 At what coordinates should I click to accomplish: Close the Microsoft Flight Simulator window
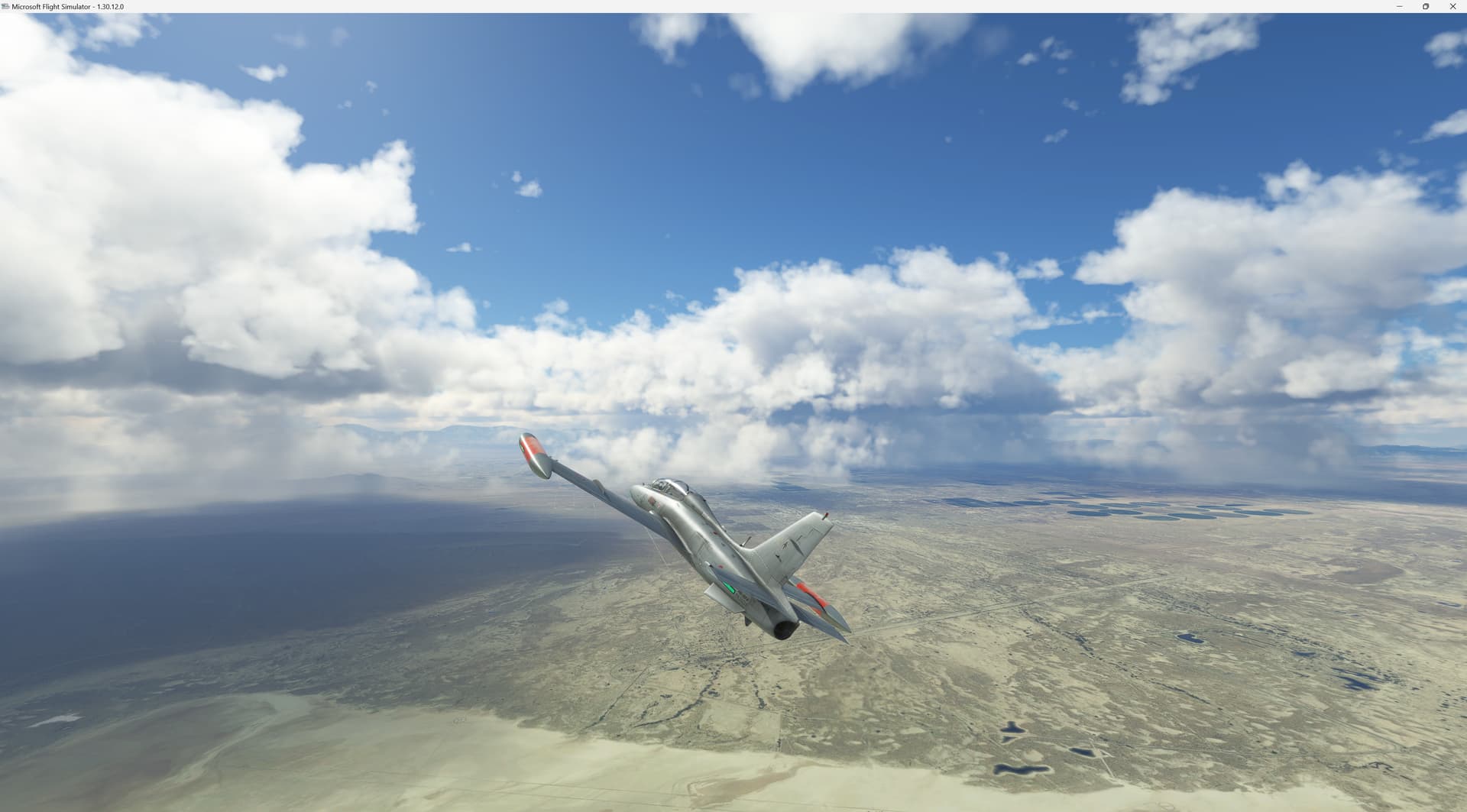click(1452, 6)
